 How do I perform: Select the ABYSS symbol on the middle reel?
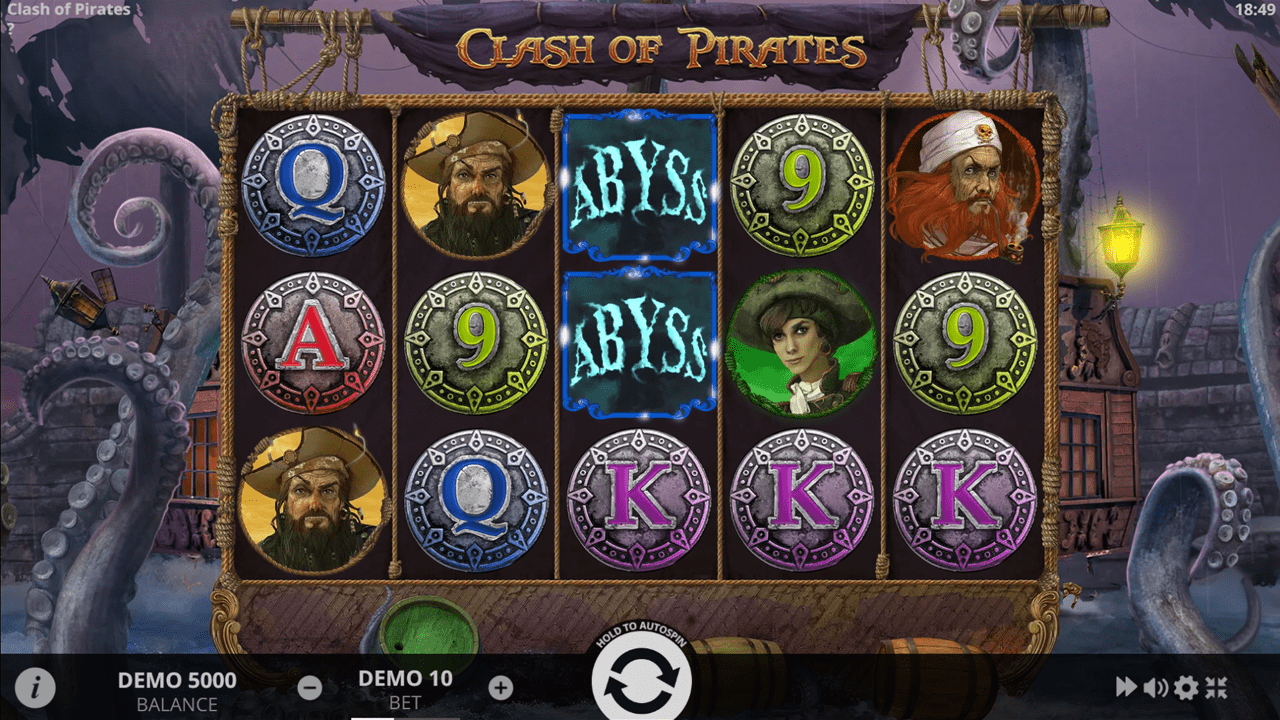click(x=640, y=185)
